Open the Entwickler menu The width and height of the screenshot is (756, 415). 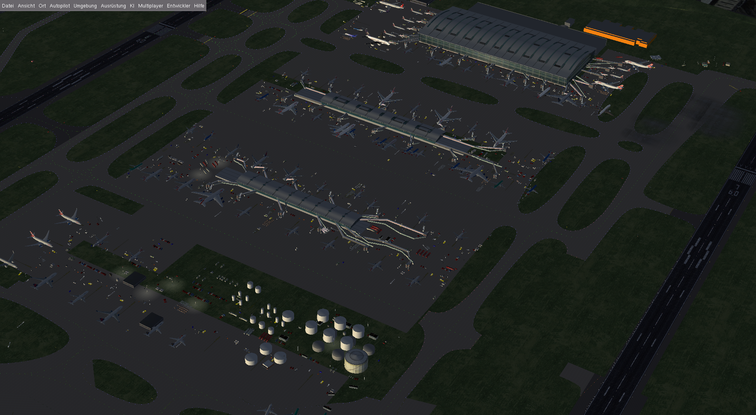(179, 5)
